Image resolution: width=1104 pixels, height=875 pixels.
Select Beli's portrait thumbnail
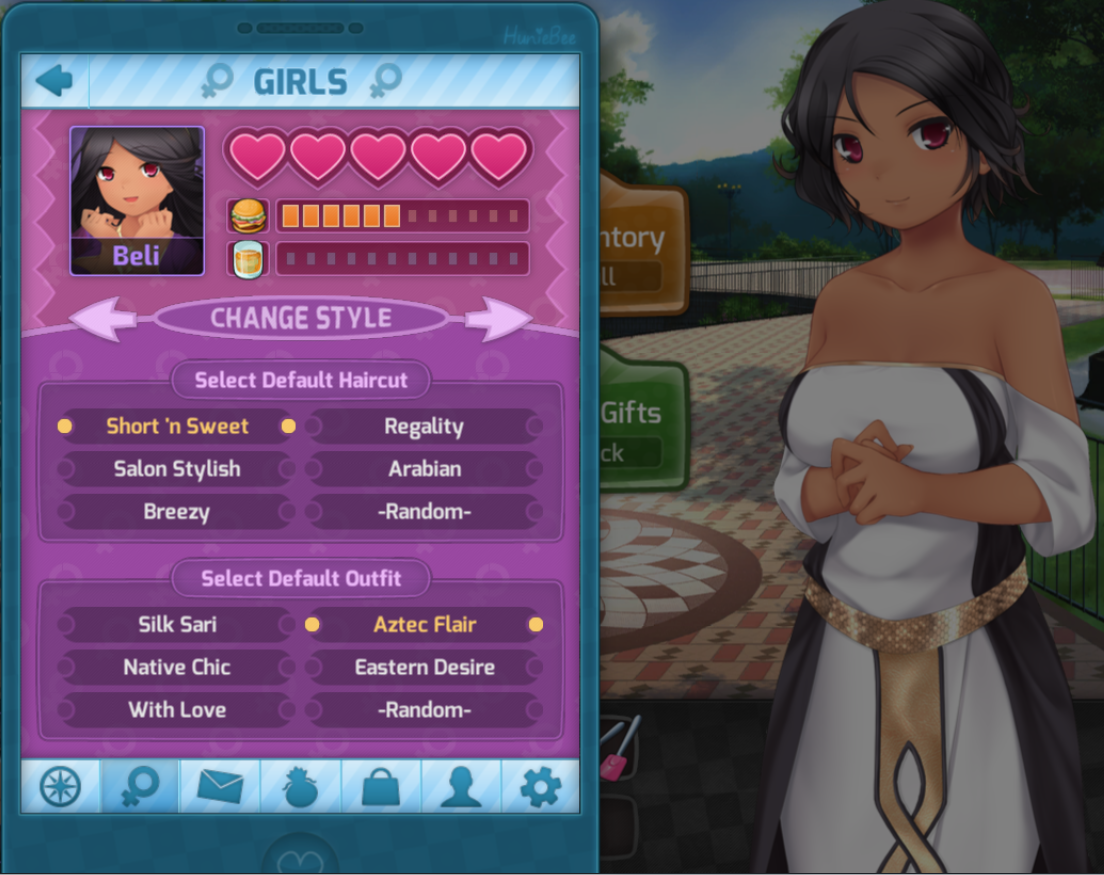(137, 200)
